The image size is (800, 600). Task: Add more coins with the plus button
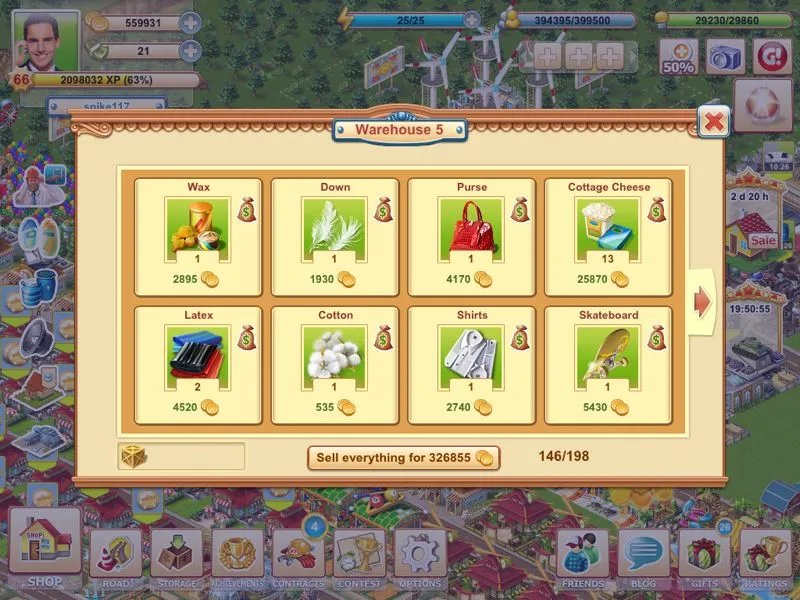[x=190, y=23]
